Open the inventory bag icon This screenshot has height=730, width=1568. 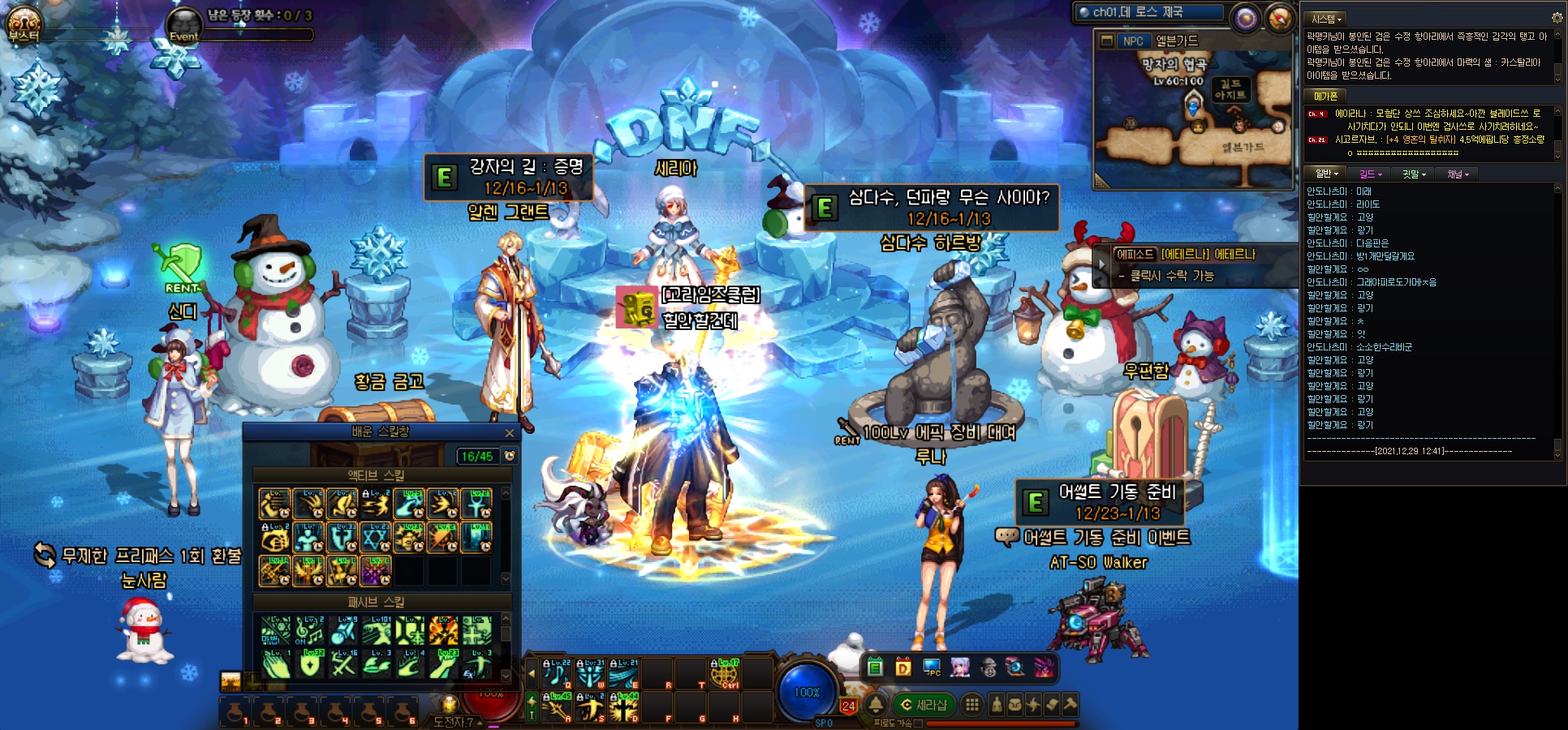pyautogui.click(x=1014, y=705)
